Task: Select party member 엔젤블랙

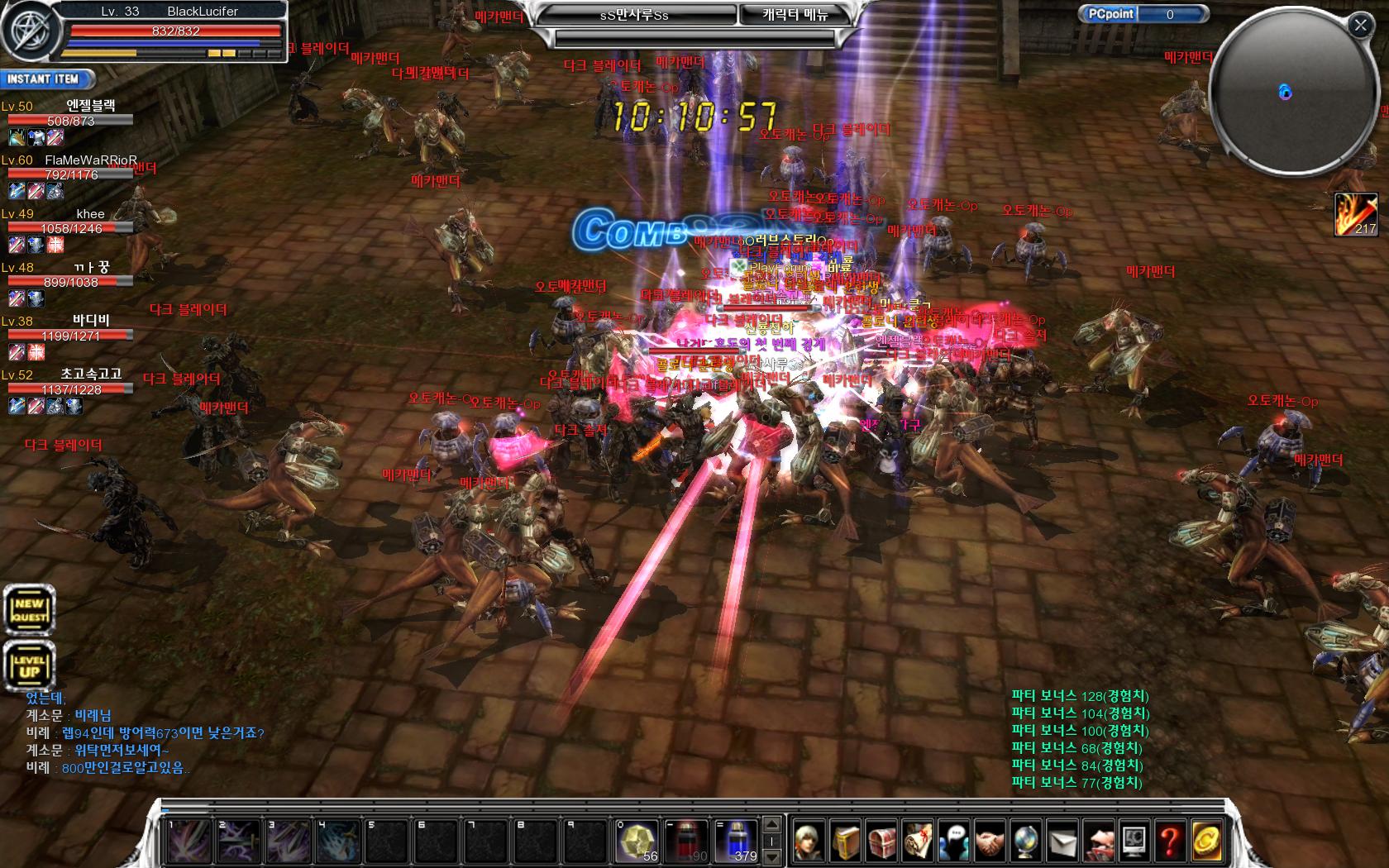Action: tap(90, 106)
